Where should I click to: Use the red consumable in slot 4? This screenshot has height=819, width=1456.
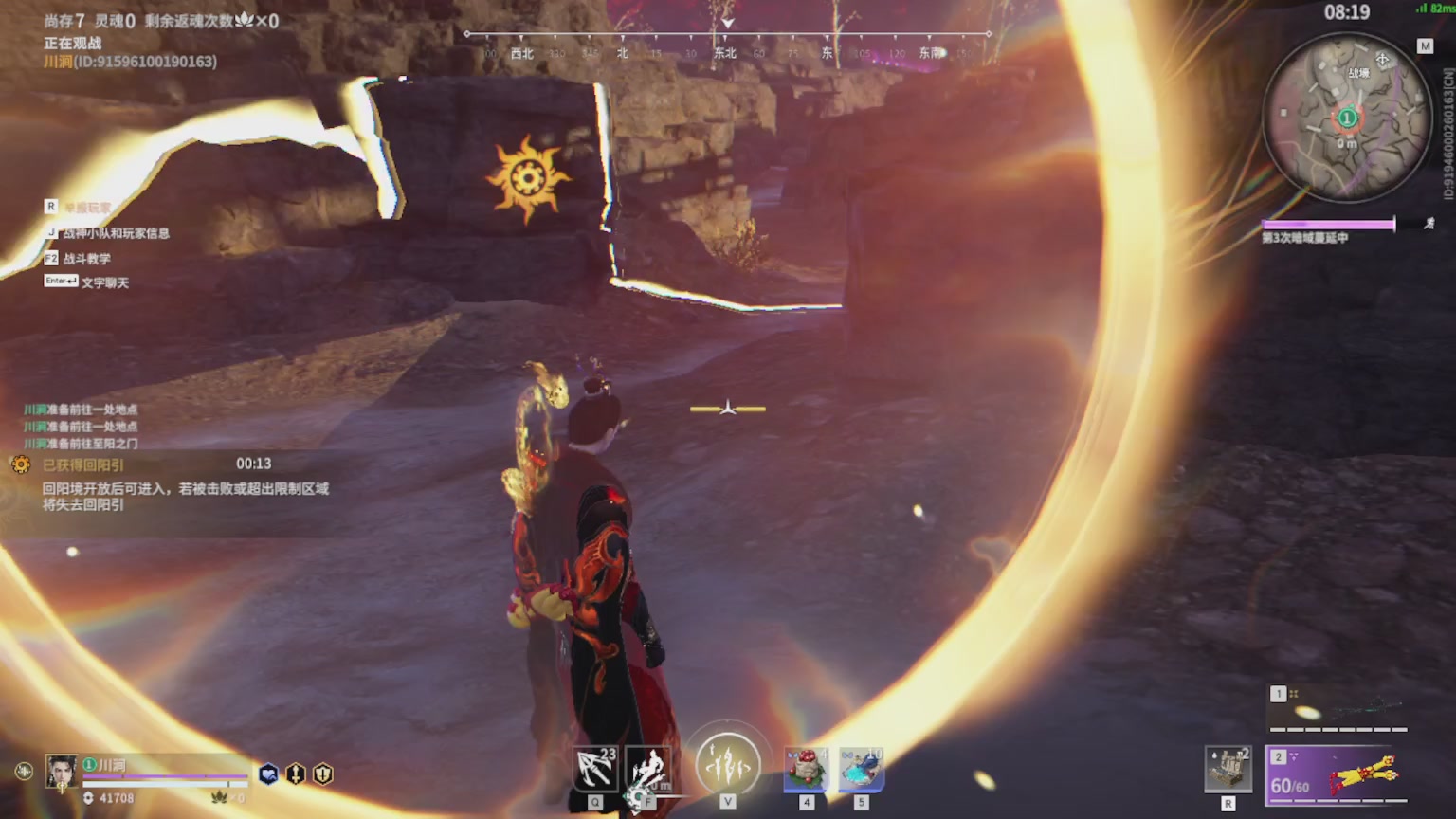pos(806,769)
